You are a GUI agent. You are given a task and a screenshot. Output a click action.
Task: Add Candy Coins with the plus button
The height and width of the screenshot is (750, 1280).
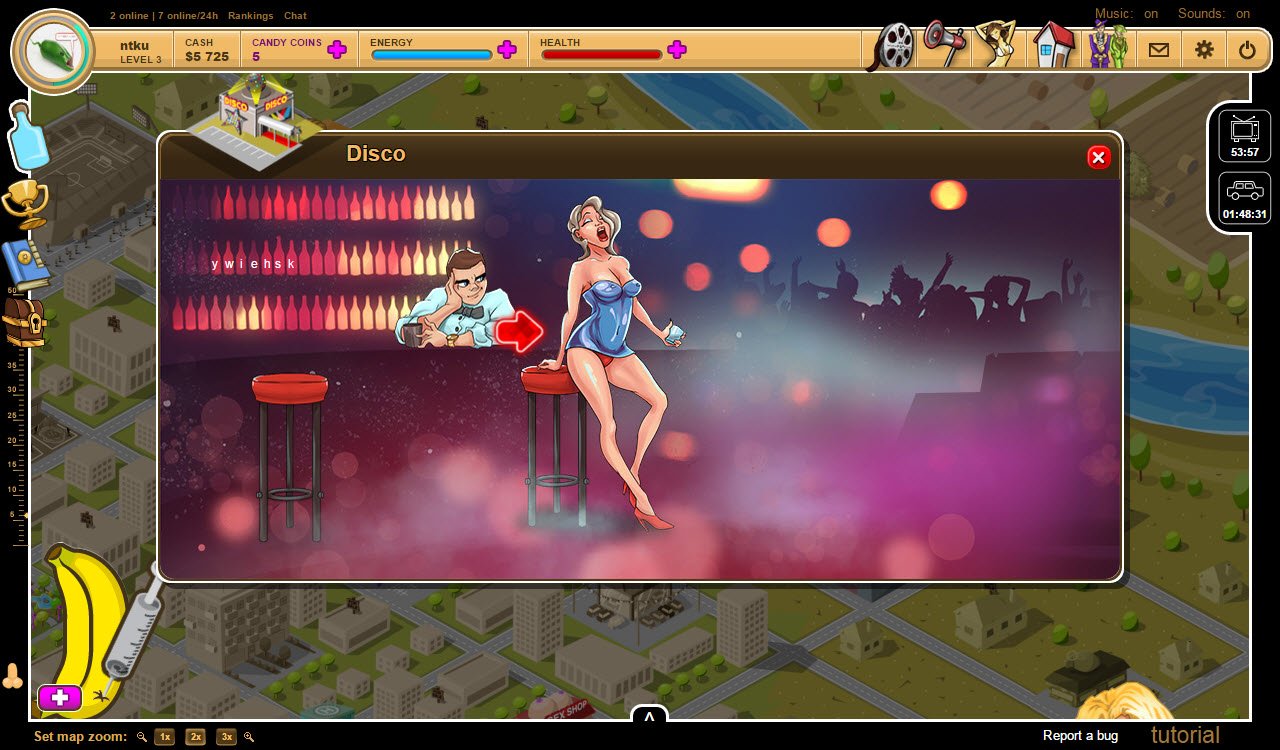(337, 48)
